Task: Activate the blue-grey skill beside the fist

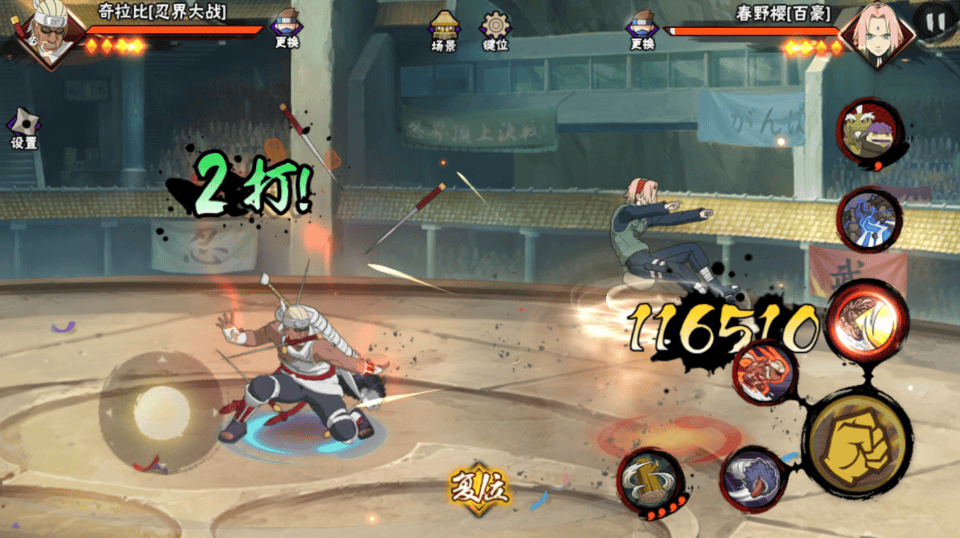Action: tap(755, 480)
